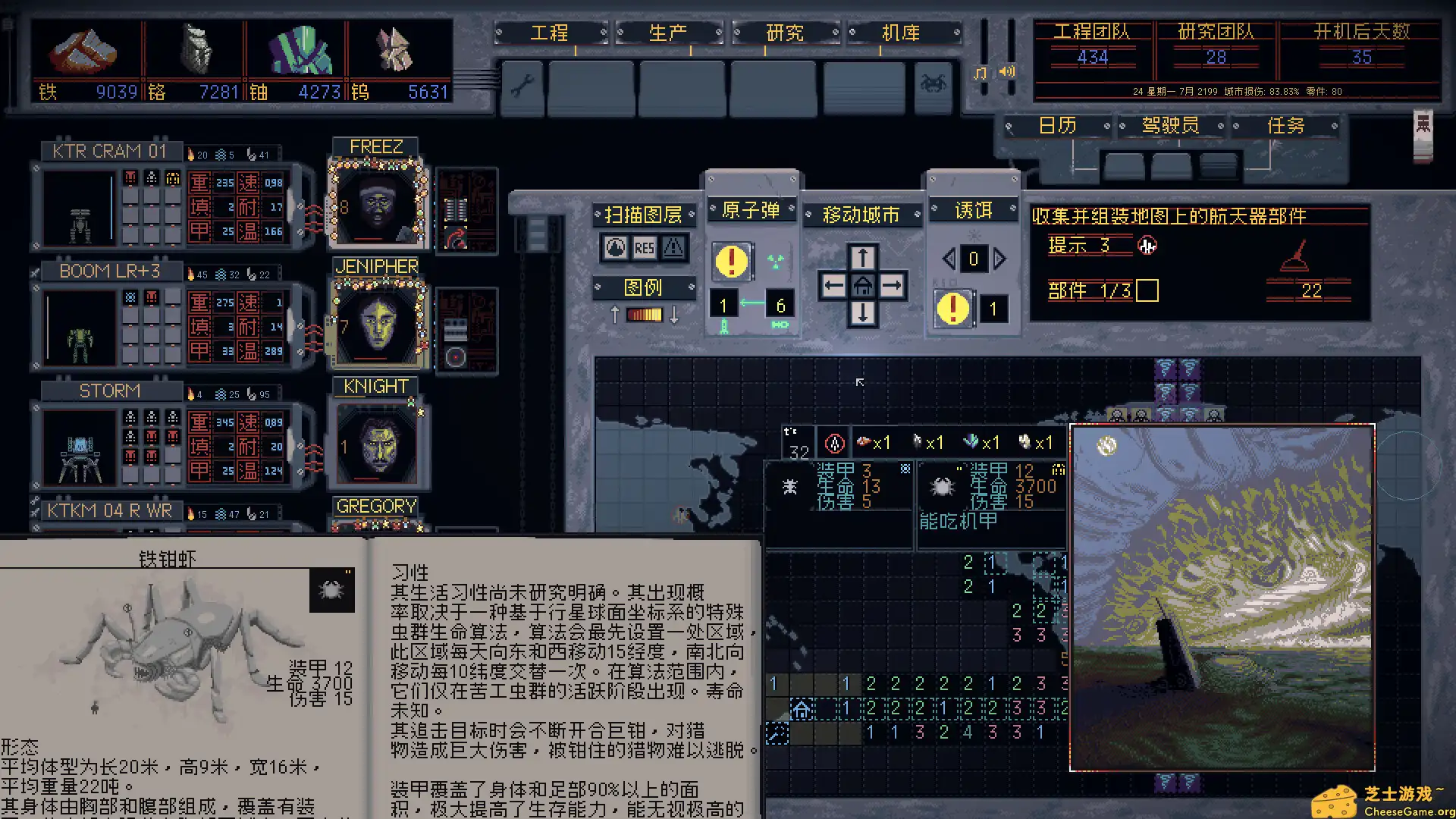Click the up arrow in the 移动城市 panel
This screenshot has height=819, width=1456.
coord(862,257)
